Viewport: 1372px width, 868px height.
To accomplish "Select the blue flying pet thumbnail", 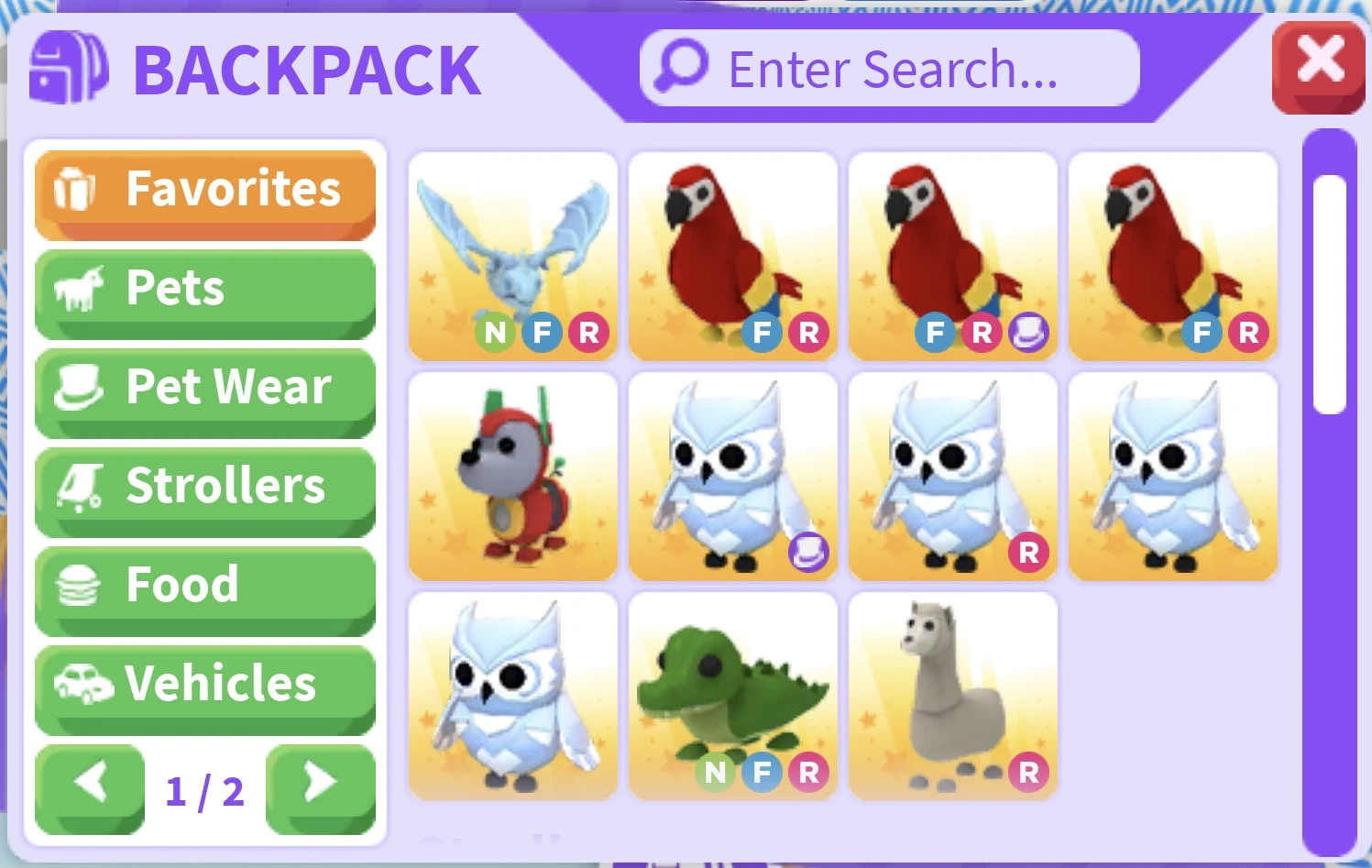I will [513, 252].
